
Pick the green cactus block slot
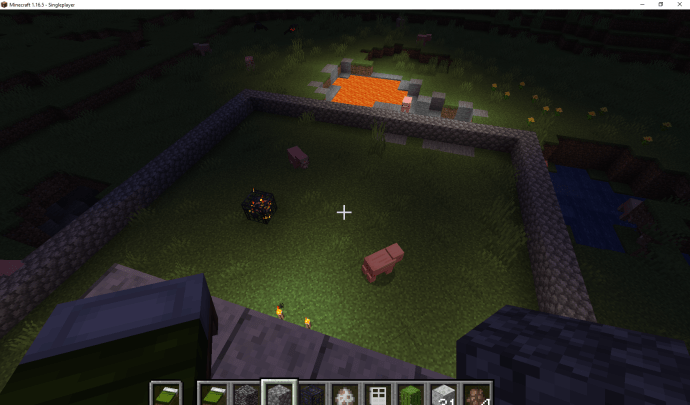410,394
